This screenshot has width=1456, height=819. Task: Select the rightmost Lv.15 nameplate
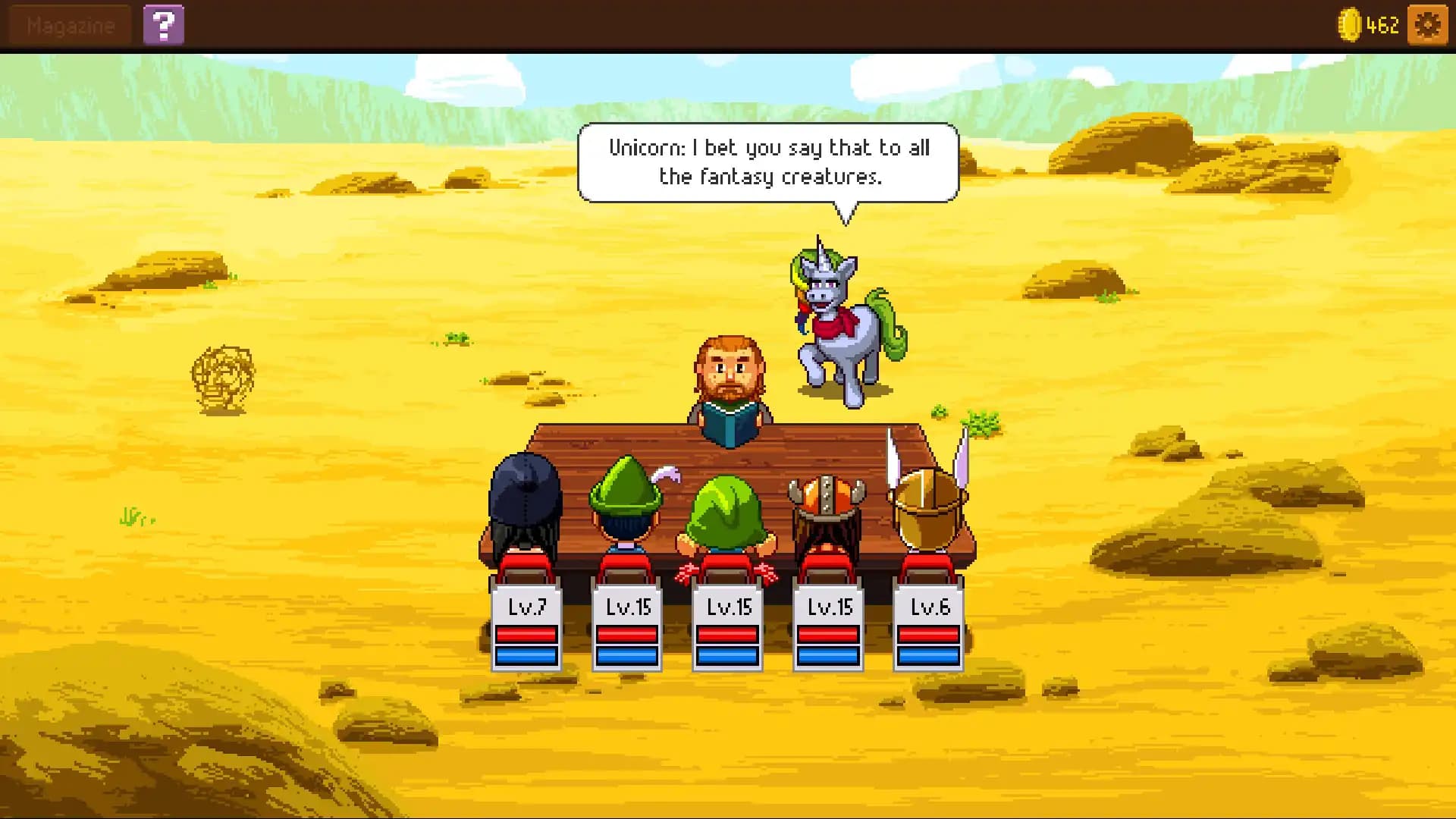[829, 607]
